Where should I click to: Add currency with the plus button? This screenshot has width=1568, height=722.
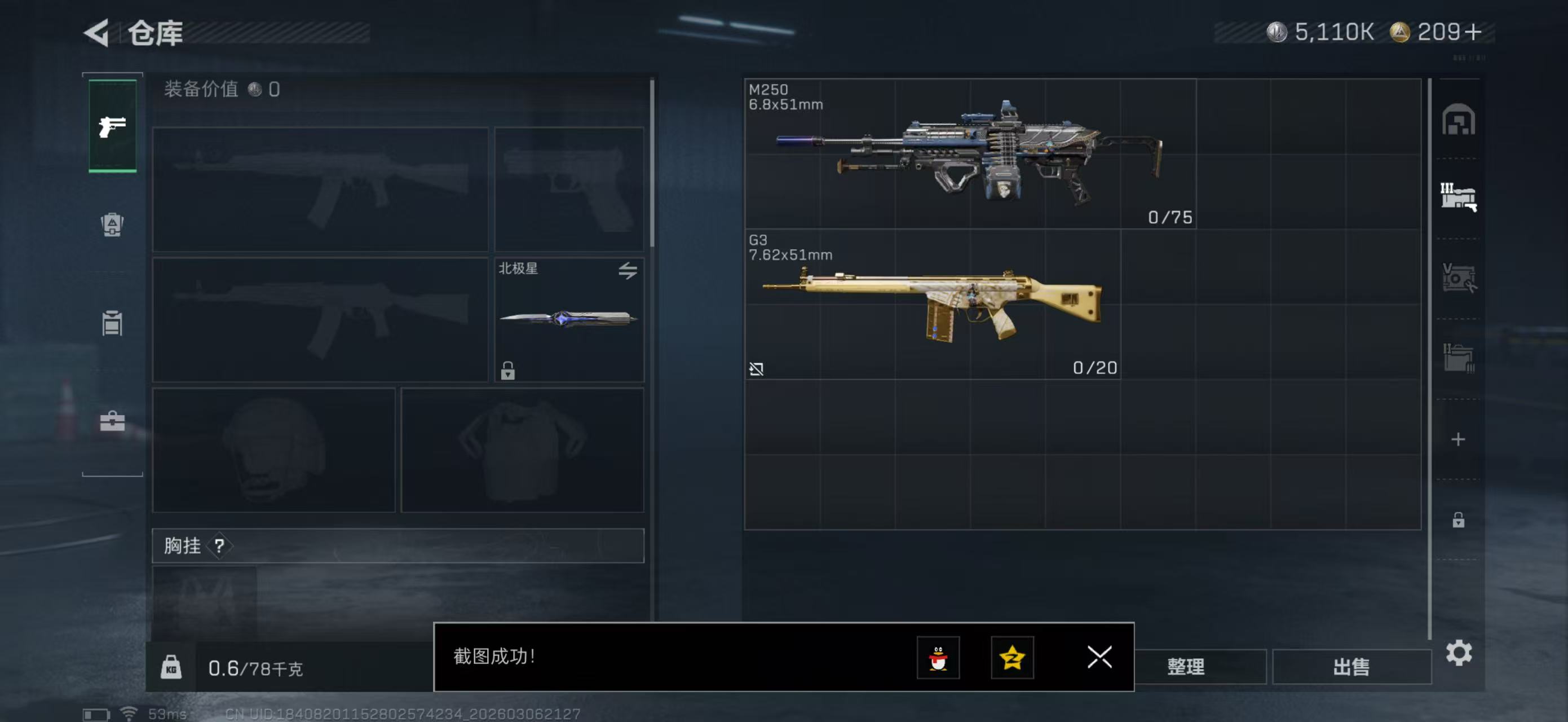1474,32
